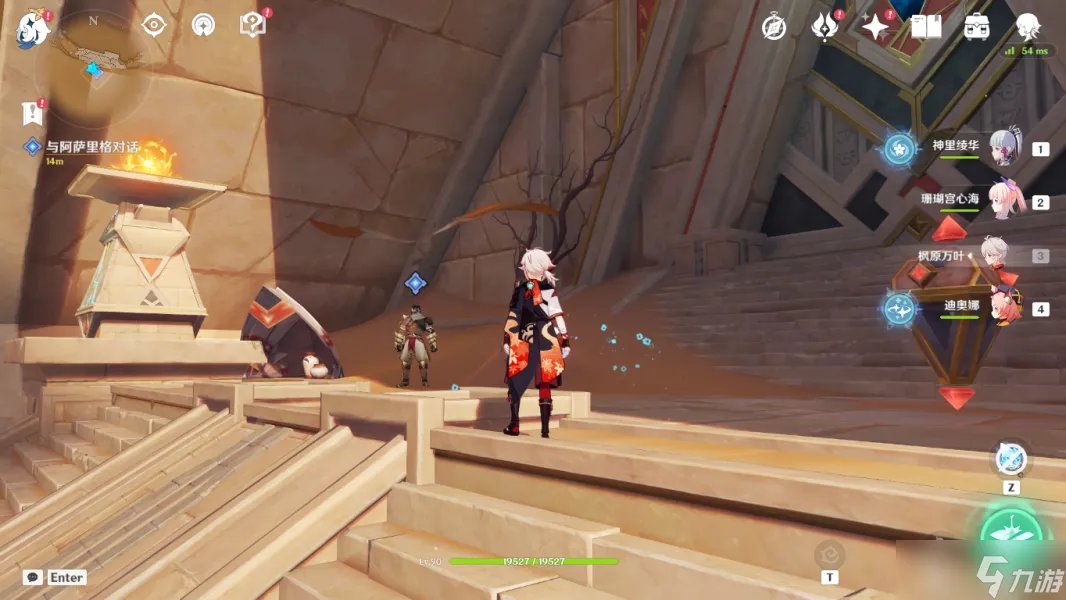Image resolution: width=1066 pixels, height=600 pixels.
Task: Open the backpack inventory
Action: [x=977, y=27]
